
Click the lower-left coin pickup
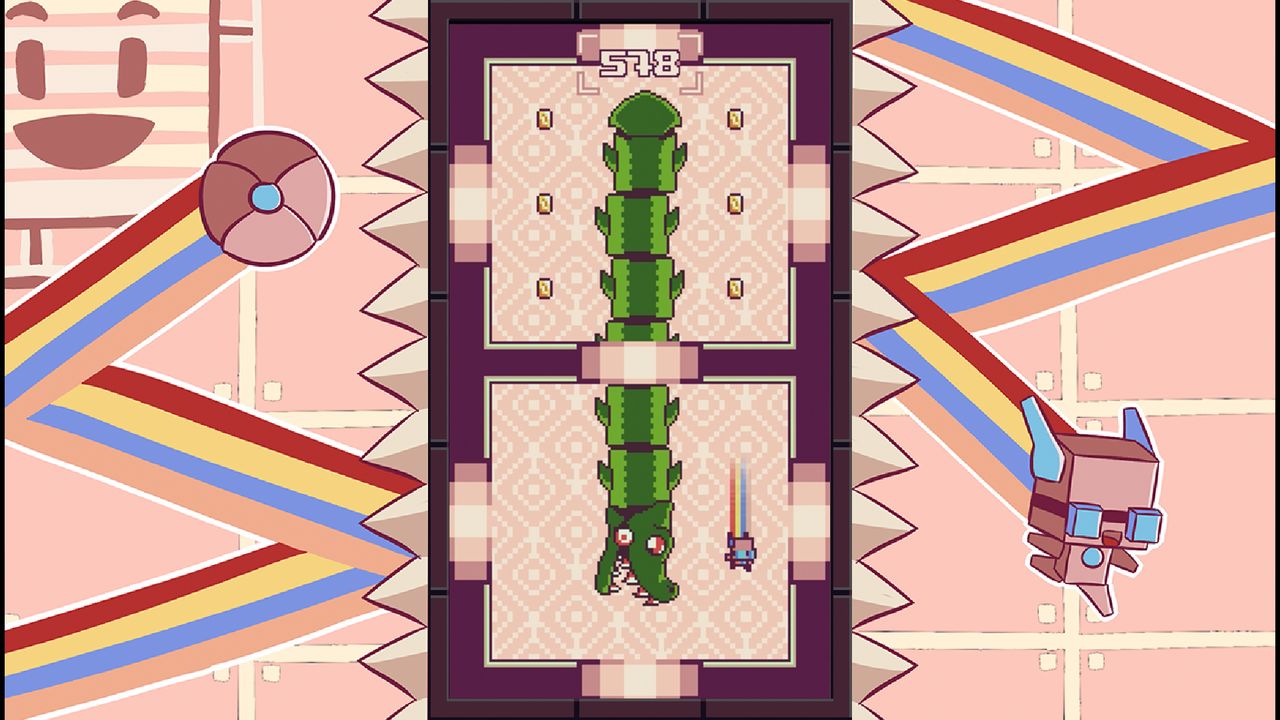pyautogui.click(x=543, y=287)
